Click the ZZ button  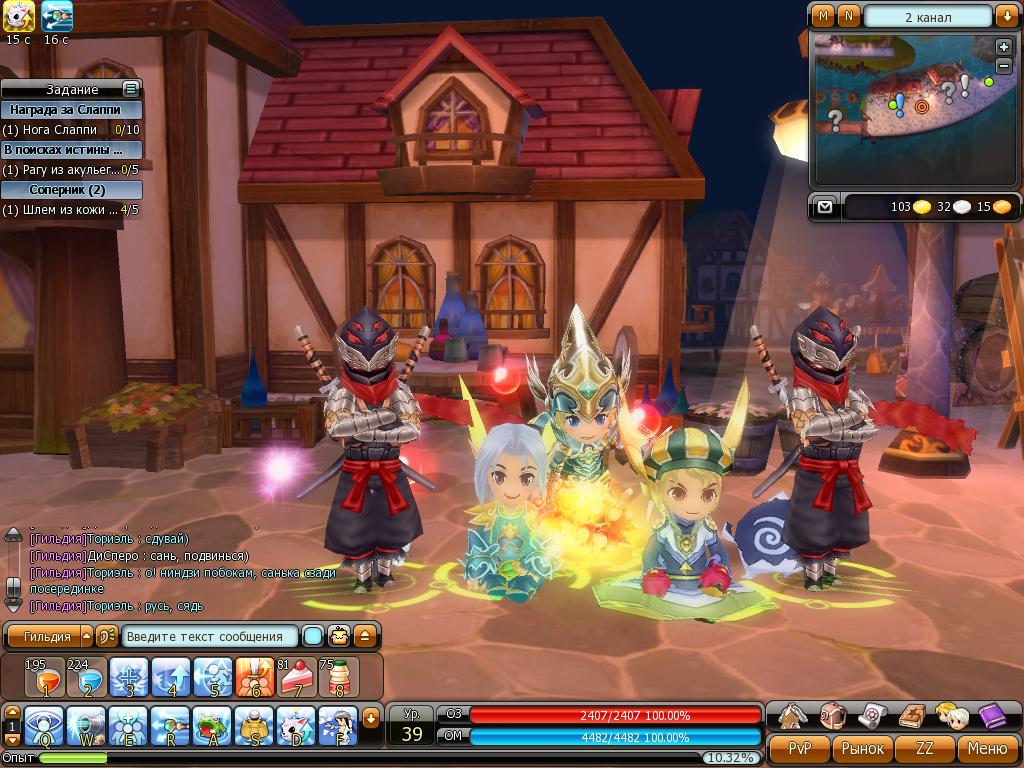coord(925,748)
